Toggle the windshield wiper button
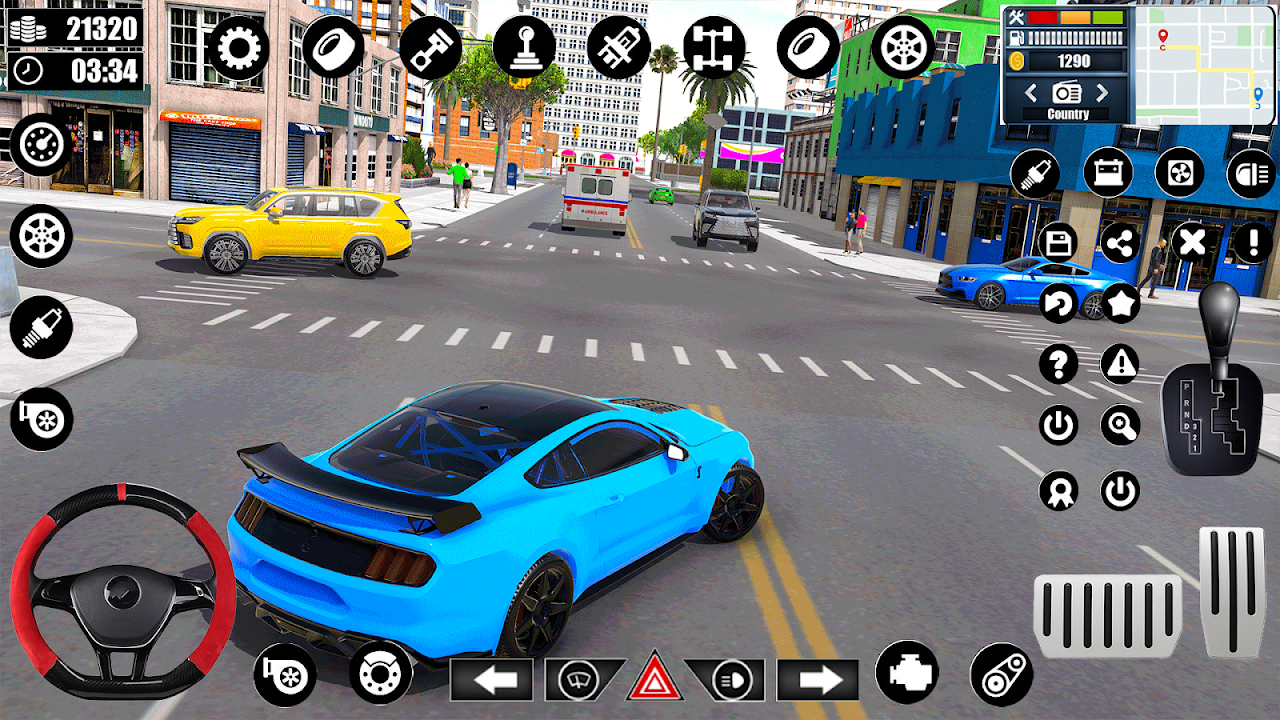1280x720 pixels. [581, 680]
